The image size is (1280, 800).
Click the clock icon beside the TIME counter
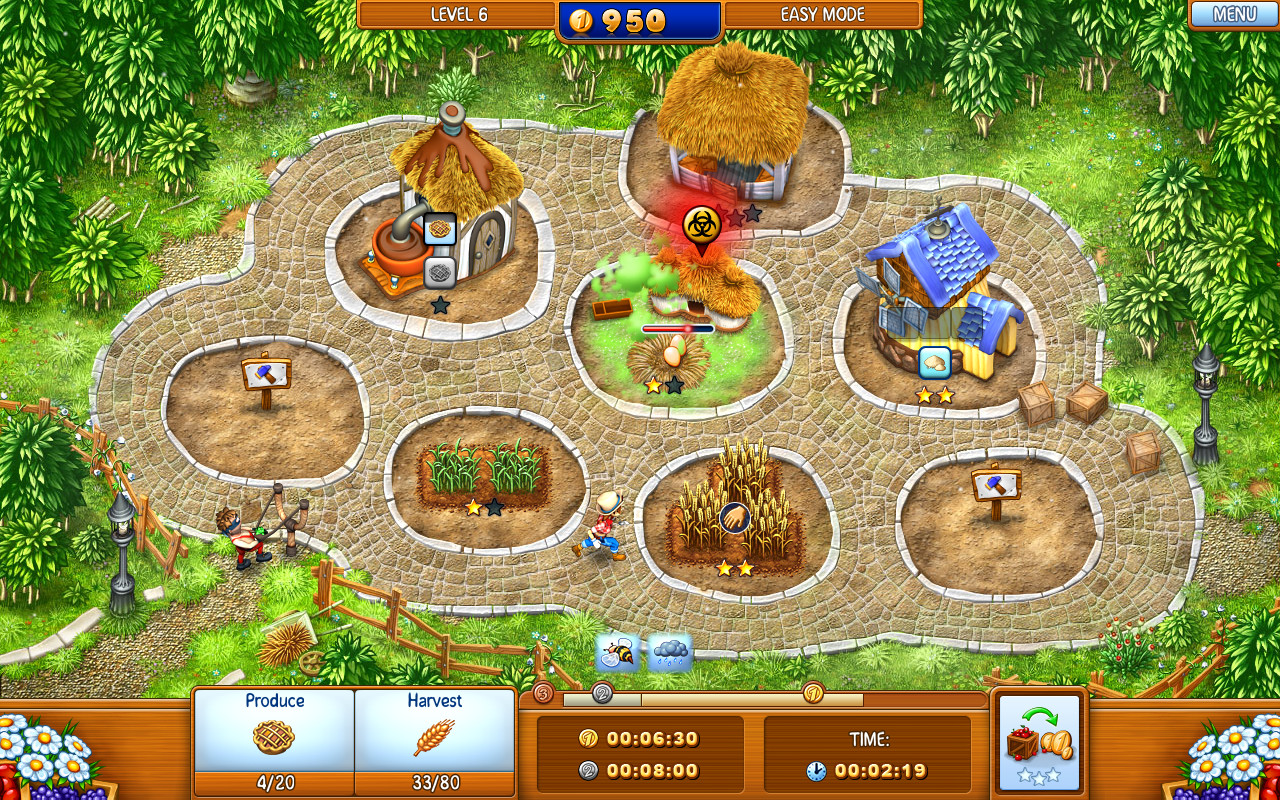tap(818, 771)
